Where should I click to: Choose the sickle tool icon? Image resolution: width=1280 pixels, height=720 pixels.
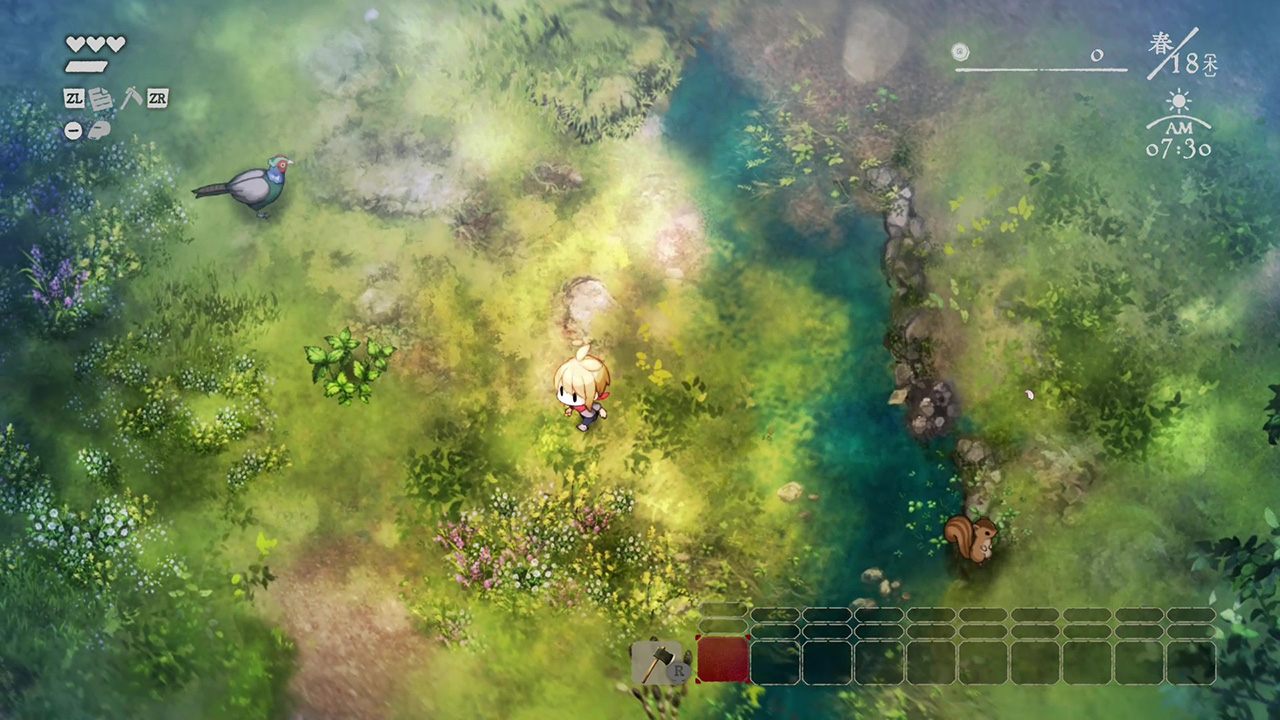[130, 98]
